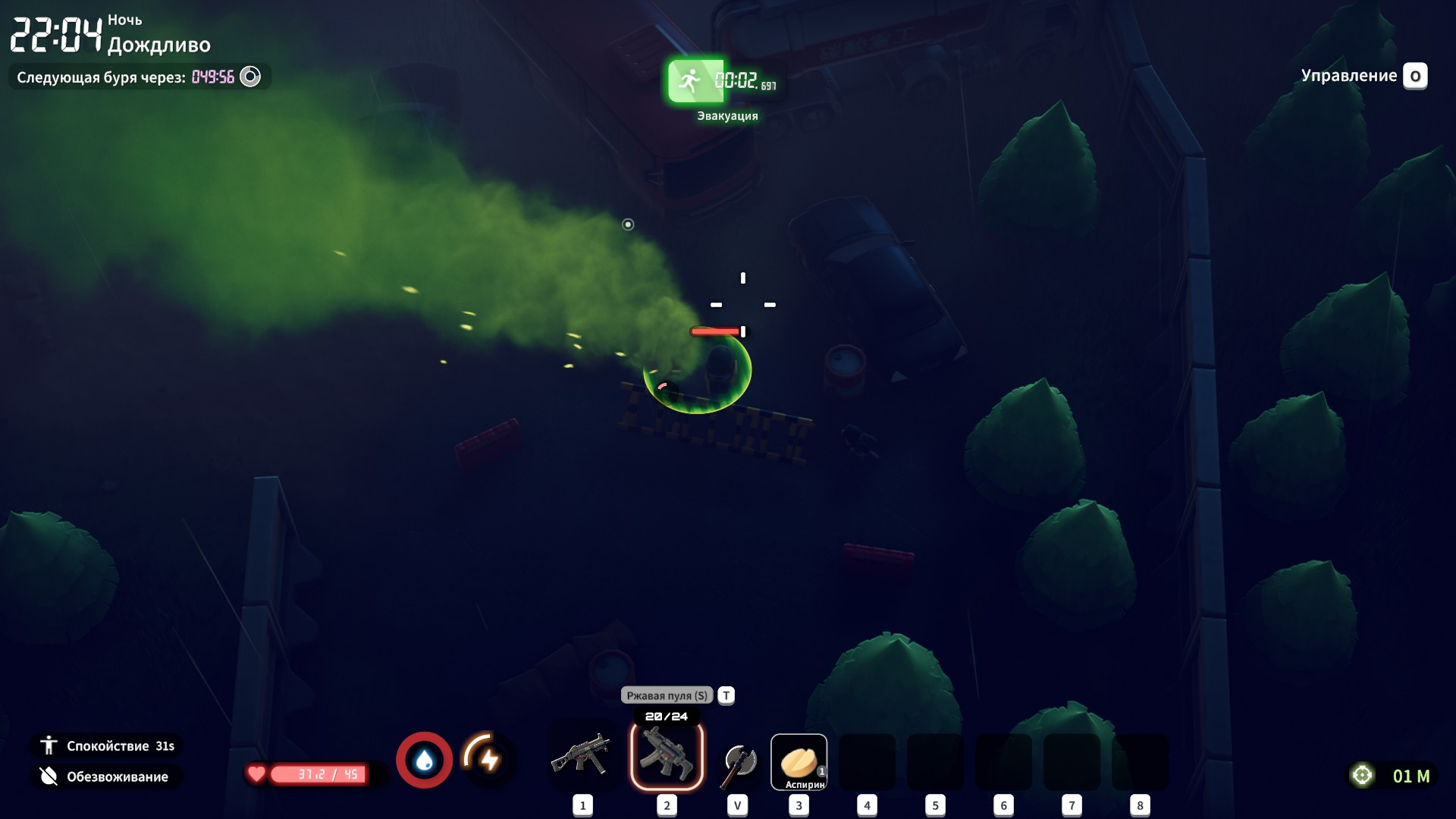This screenshot has height=819, width=1456.
Task: Click the green Эвакуация running-man icon
Action: [x=691, y=81]
